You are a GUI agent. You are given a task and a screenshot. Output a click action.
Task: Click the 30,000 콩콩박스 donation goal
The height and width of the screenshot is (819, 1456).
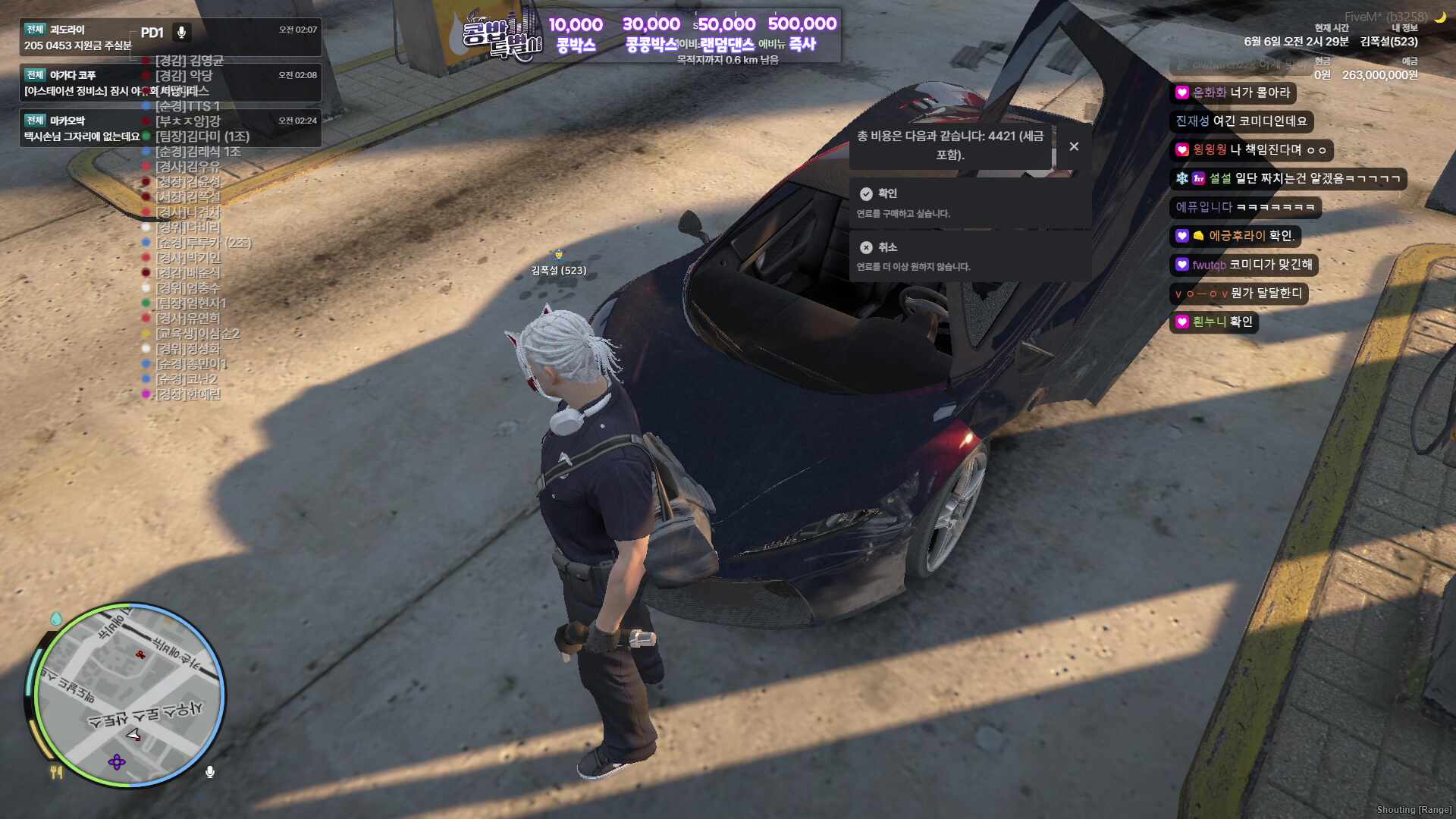(651, 35)
